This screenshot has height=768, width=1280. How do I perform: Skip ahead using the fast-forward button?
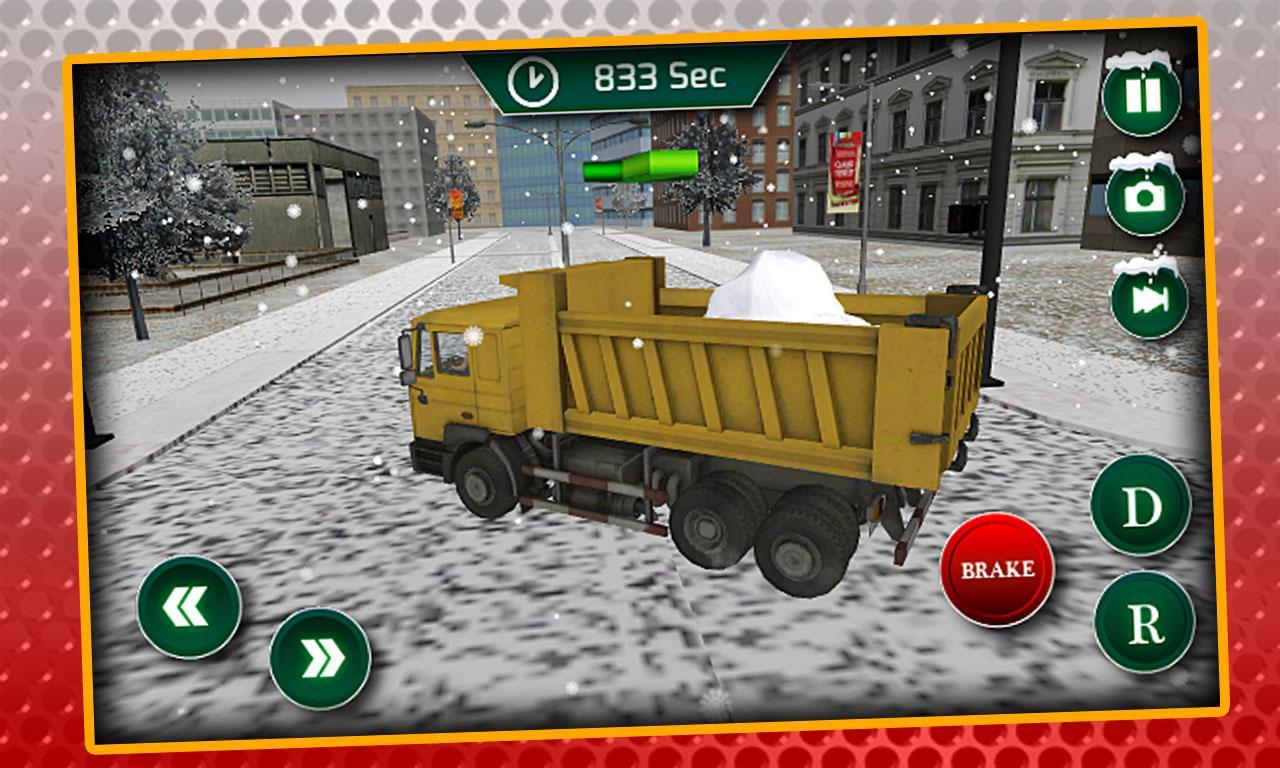1147,295
